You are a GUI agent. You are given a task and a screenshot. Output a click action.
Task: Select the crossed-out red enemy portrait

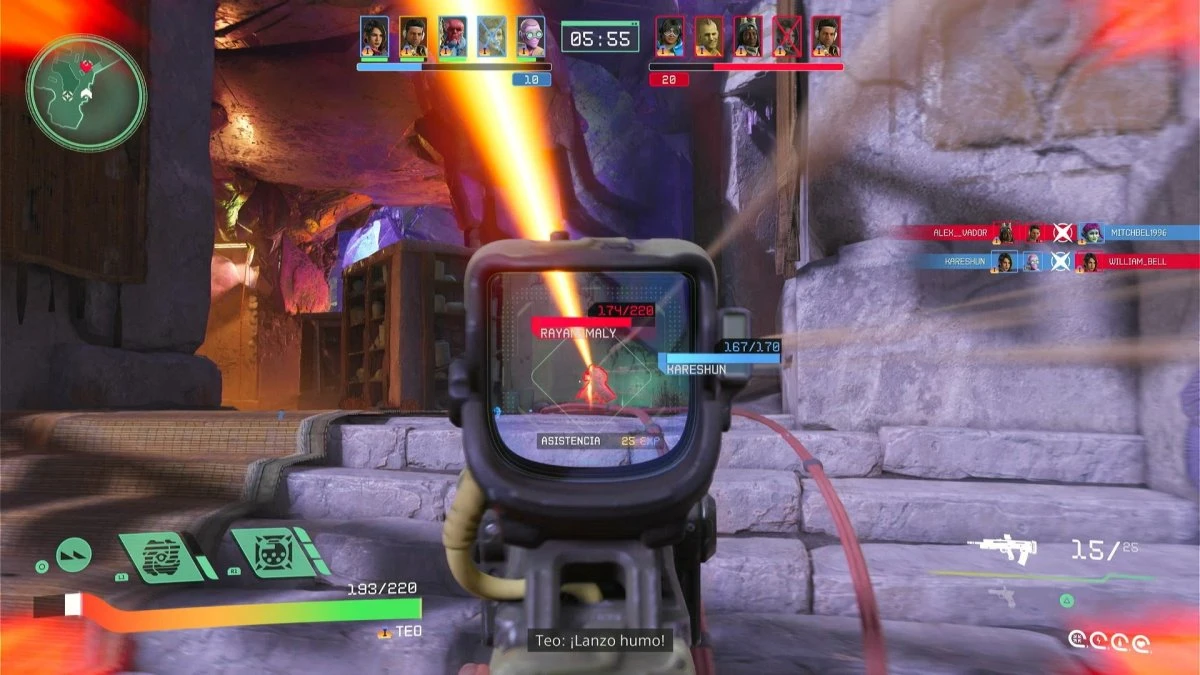tap(787, 37)
